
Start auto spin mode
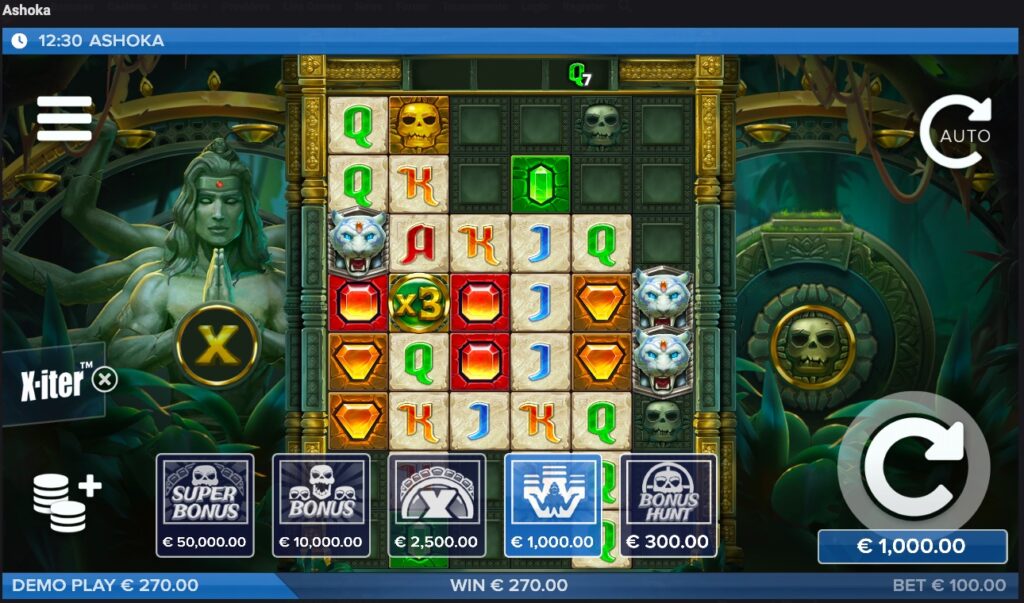pyautogui.click(x=955, y=133)
